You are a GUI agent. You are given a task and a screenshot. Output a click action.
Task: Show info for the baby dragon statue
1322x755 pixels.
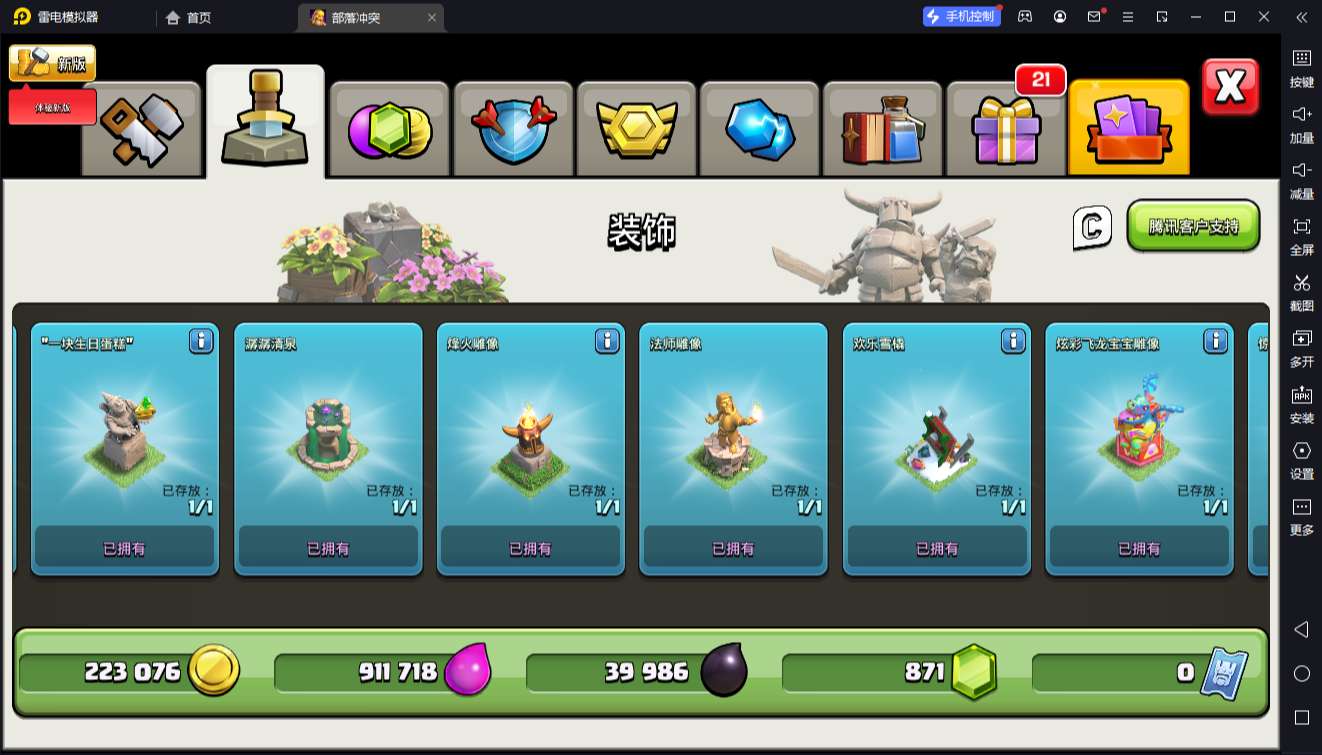click(x=1215, y=341)
